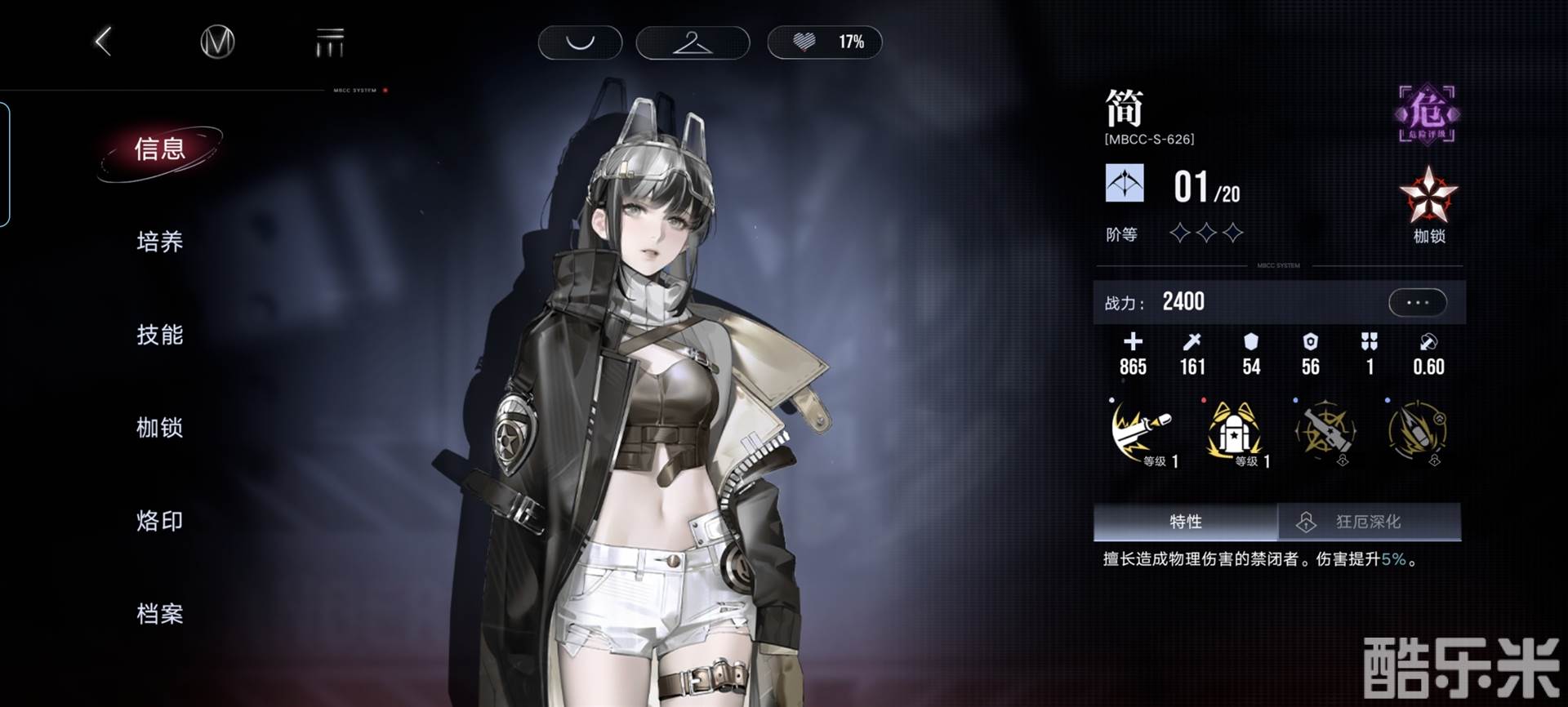
Task: Open the 培养 menu entry
Action: tap(160, 242)
